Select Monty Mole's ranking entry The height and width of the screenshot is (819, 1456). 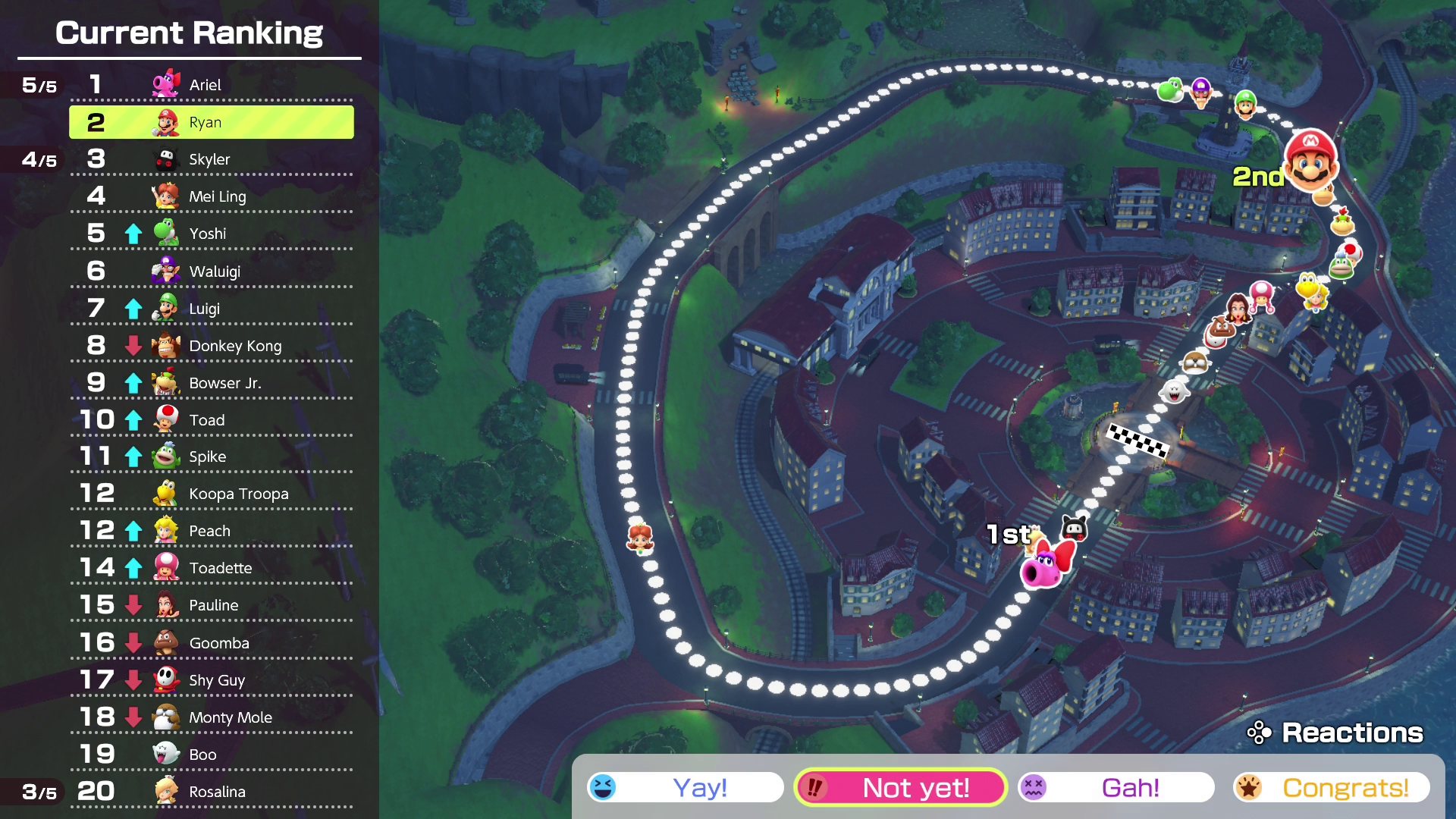pyautogui.click(x=212, y=717)
